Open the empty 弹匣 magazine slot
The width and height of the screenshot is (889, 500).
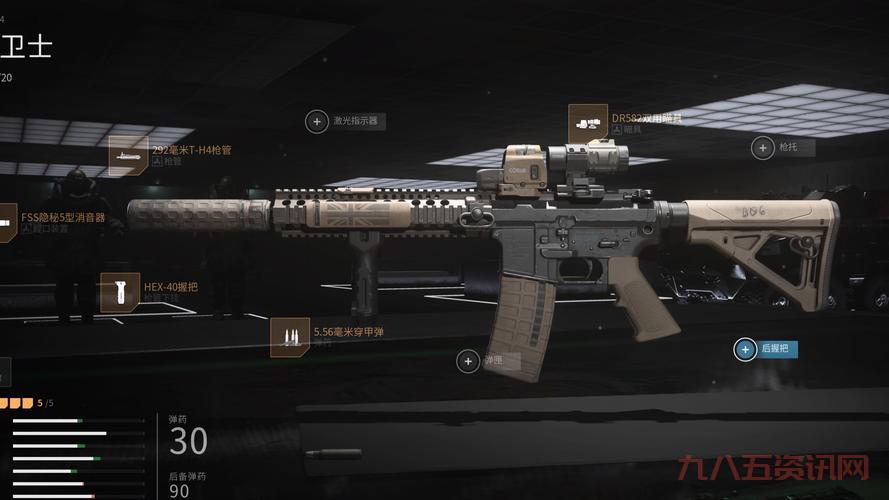tap(468, 360)
